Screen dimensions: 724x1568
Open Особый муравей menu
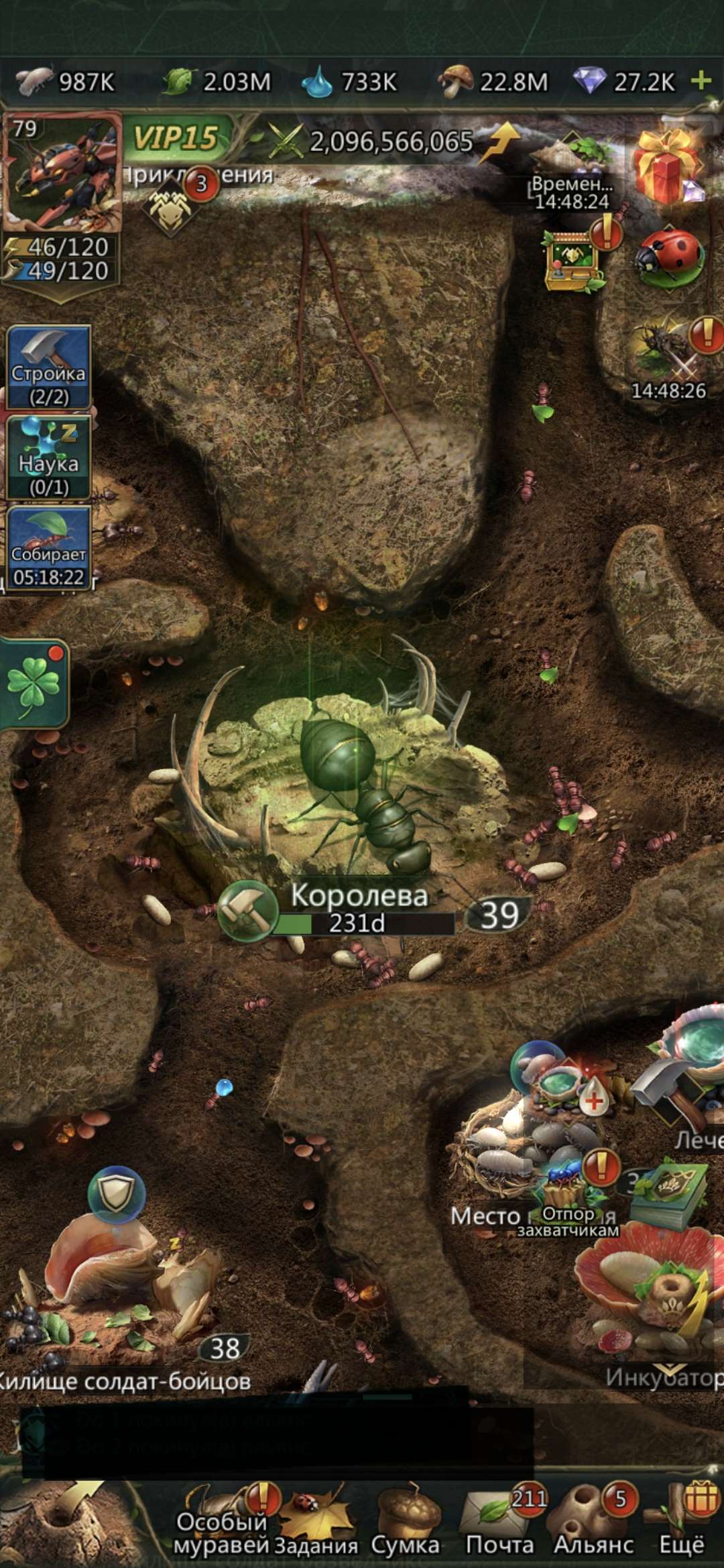pyautogui.click(x=223, y=1522)
